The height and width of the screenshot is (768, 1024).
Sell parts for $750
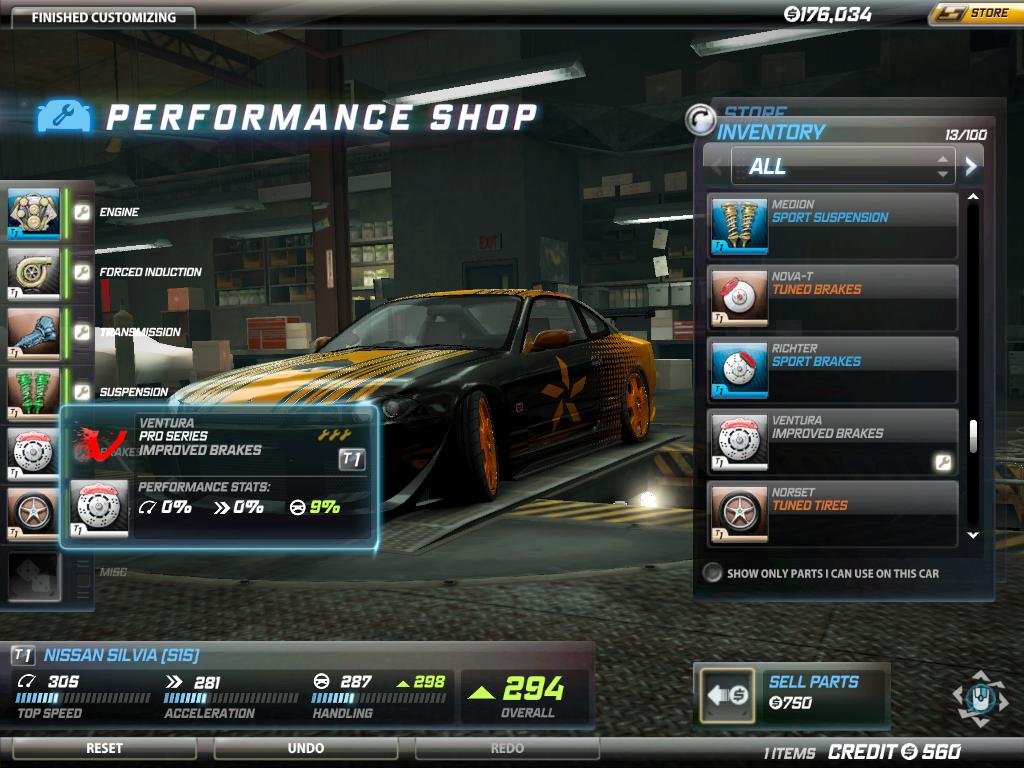click(790, 693)
